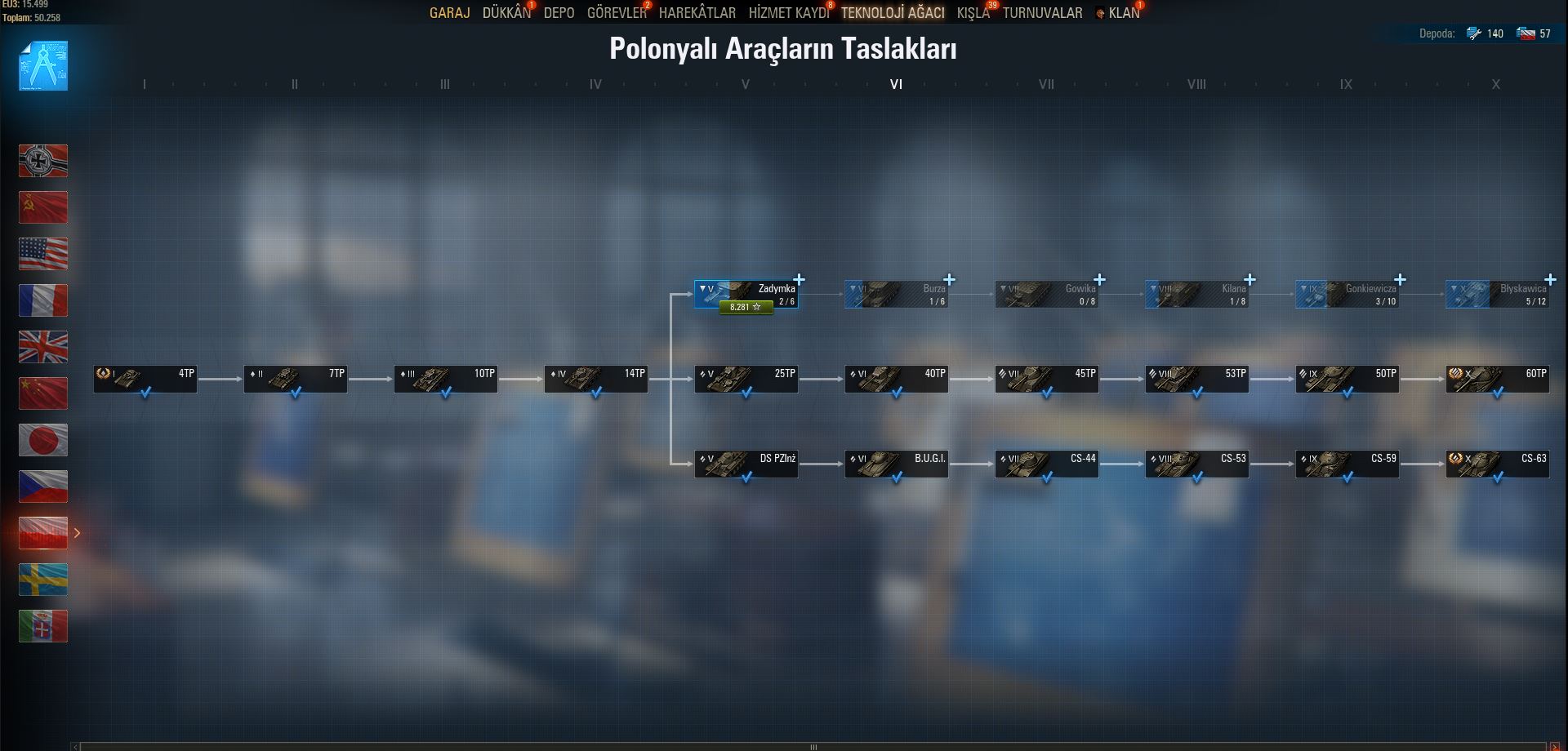
Task: Go to the DÜKKÂN shop
Action: pyautogui.click(x=506, y=13)
